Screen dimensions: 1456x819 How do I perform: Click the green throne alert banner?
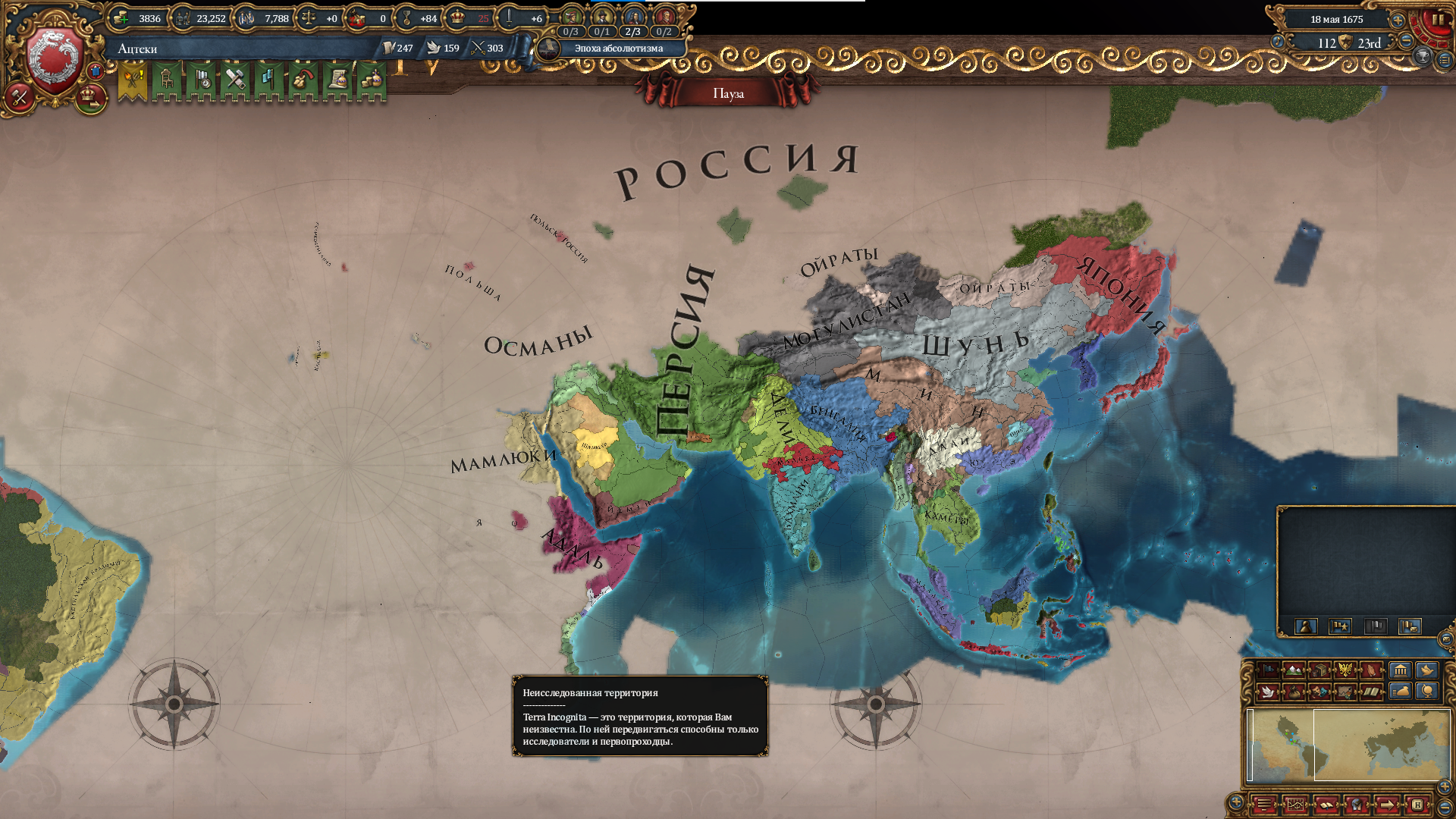click(167, 80)
